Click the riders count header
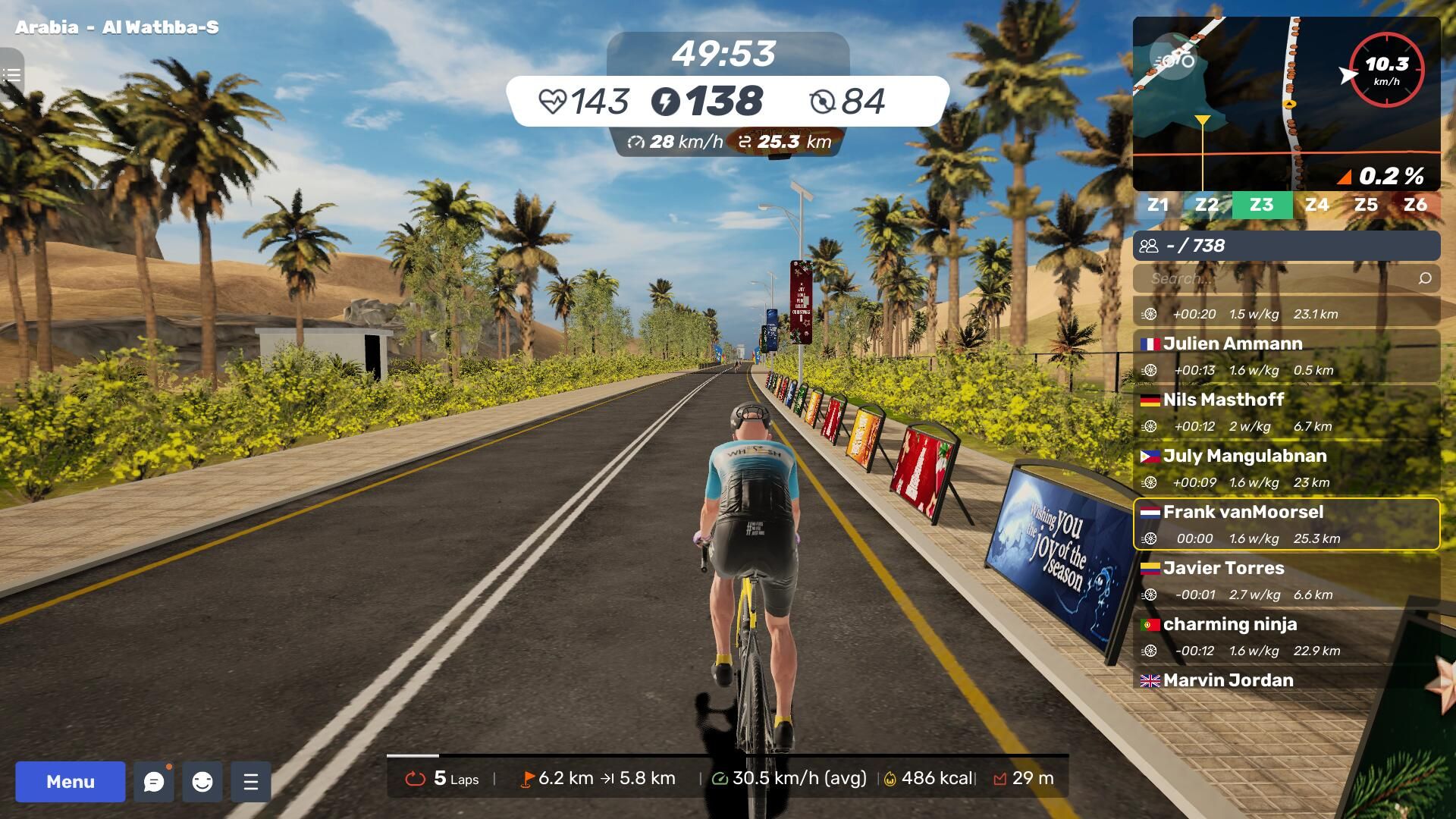 1286,246
